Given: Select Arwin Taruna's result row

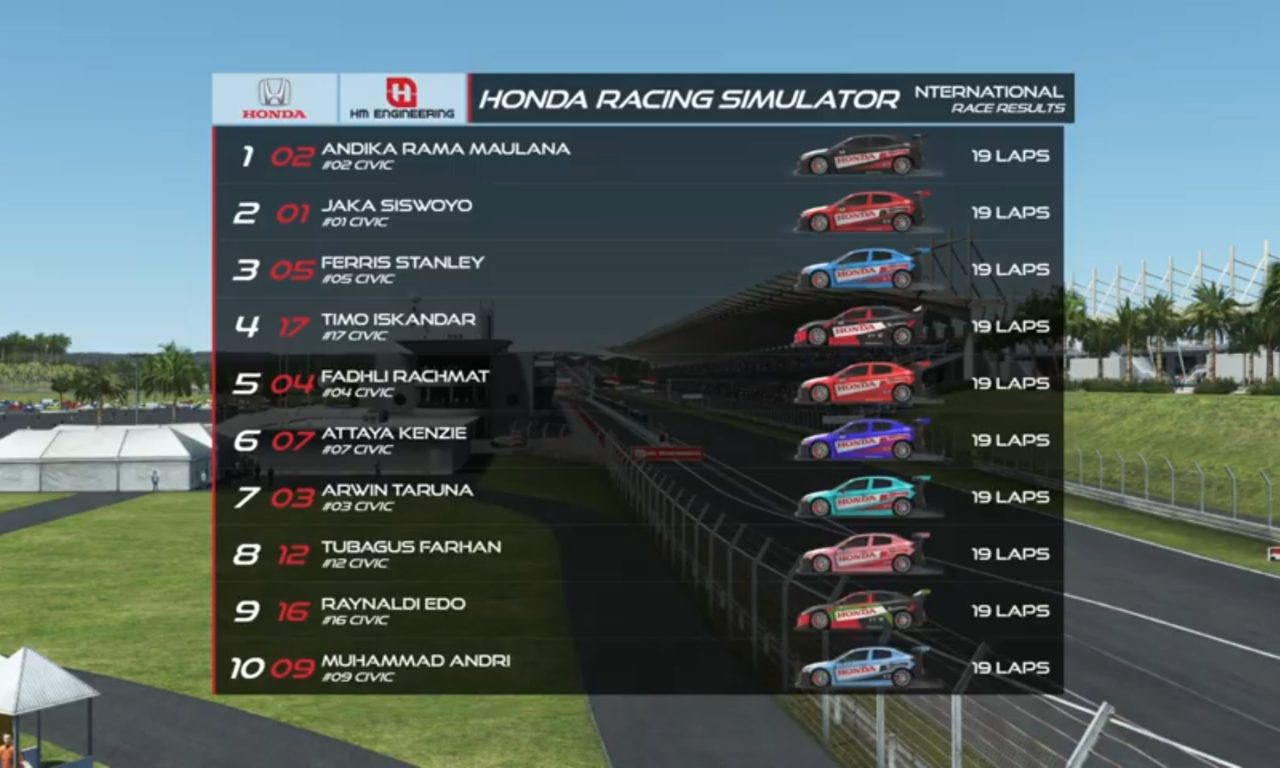Looking at the screenshot, I should pos(638,498).
